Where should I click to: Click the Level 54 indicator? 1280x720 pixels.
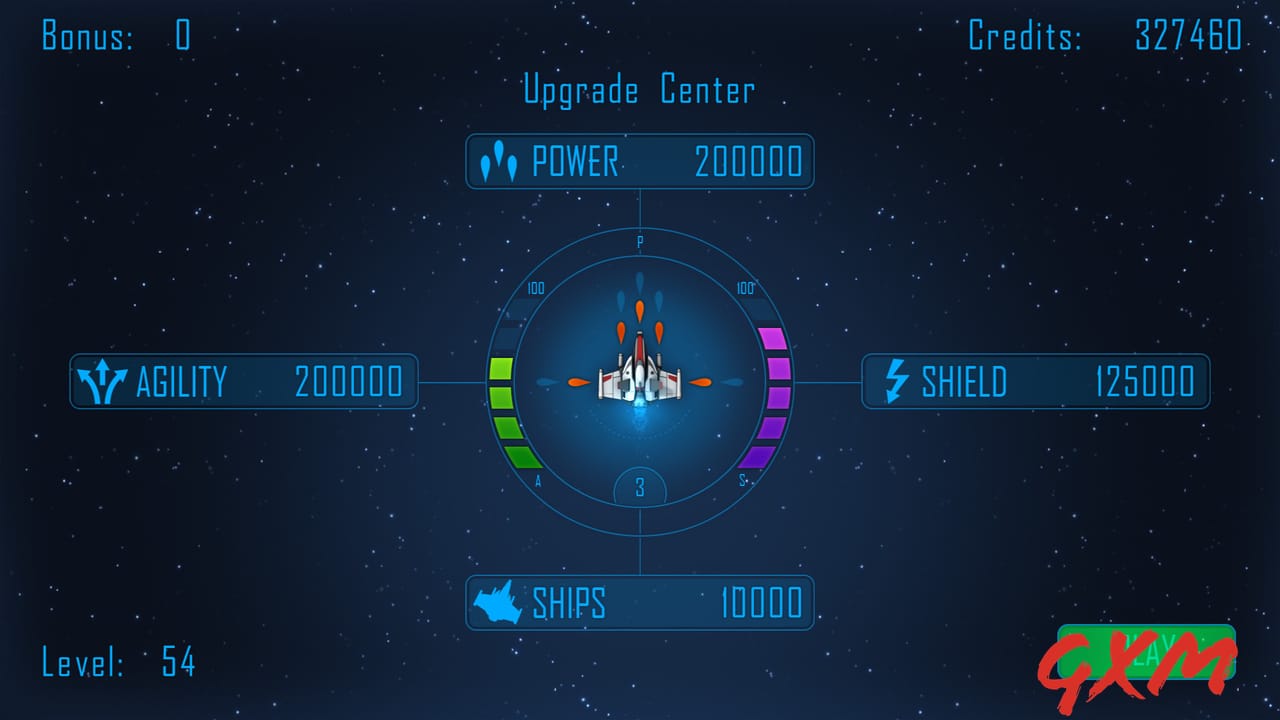(120, 663)
